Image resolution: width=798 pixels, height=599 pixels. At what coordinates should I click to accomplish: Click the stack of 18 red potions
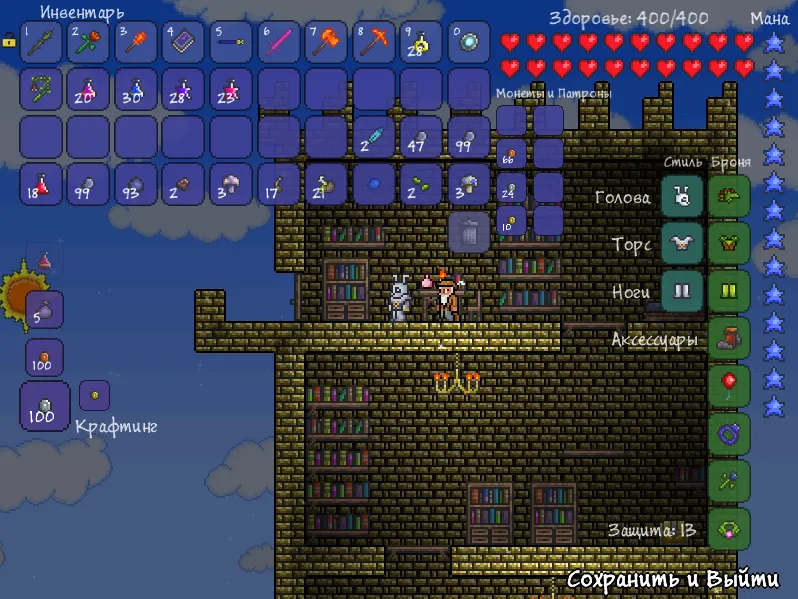(x=41, y=185)
